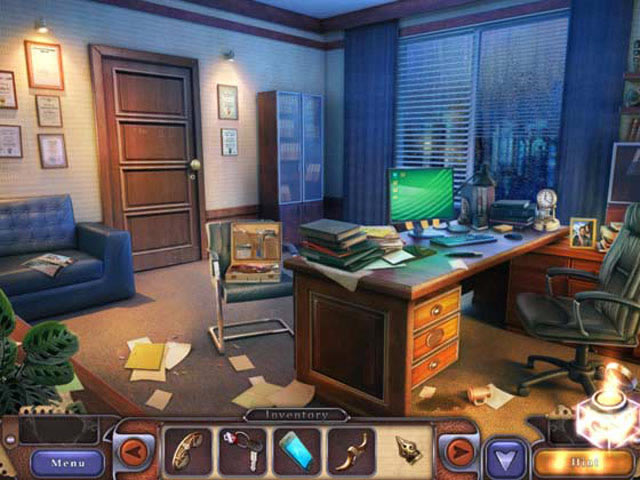Choose the curved horn inventory item
This screenshot has width=640, height=480.
click(x=352, y=449)
